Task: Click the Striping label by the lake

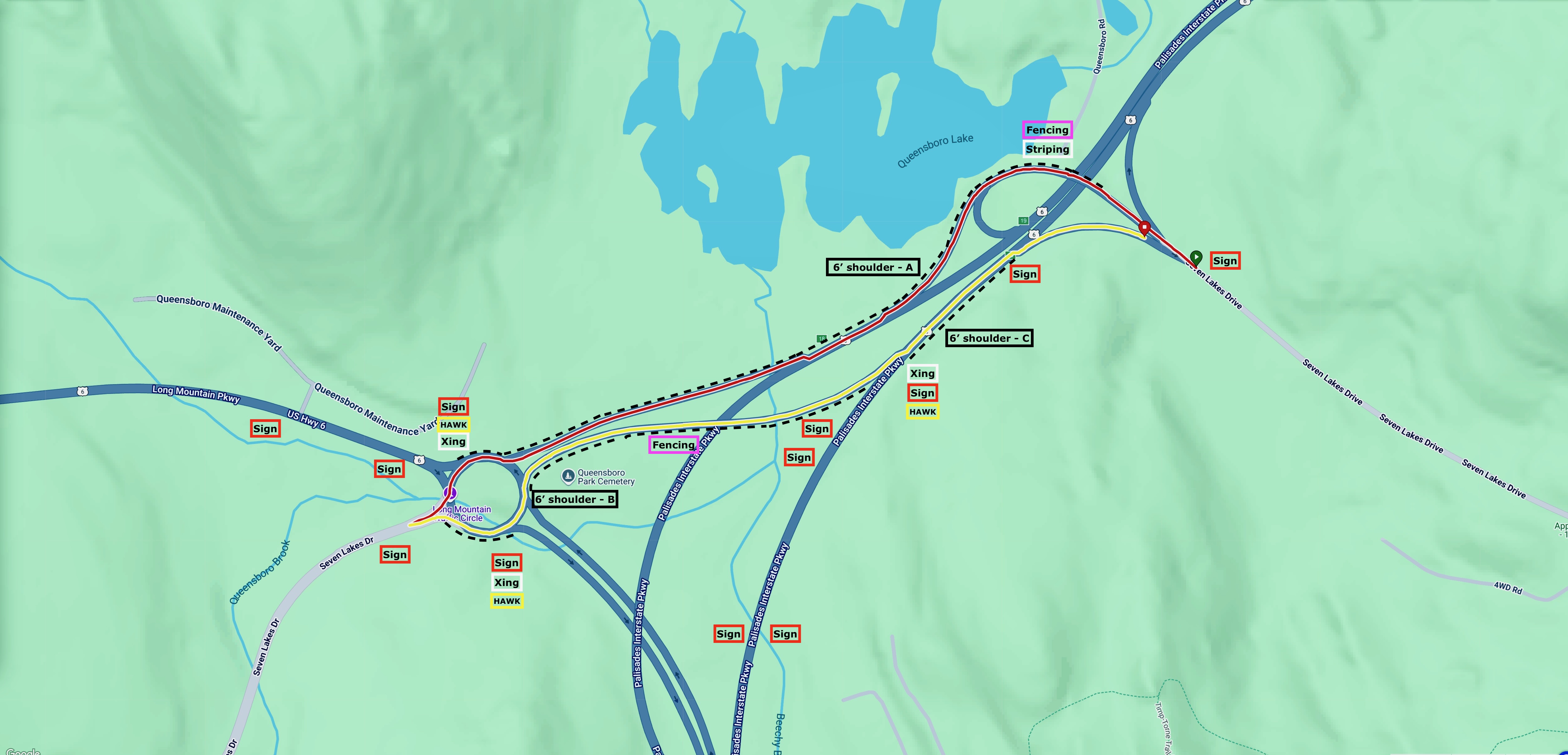Action: click(1047, 149)
